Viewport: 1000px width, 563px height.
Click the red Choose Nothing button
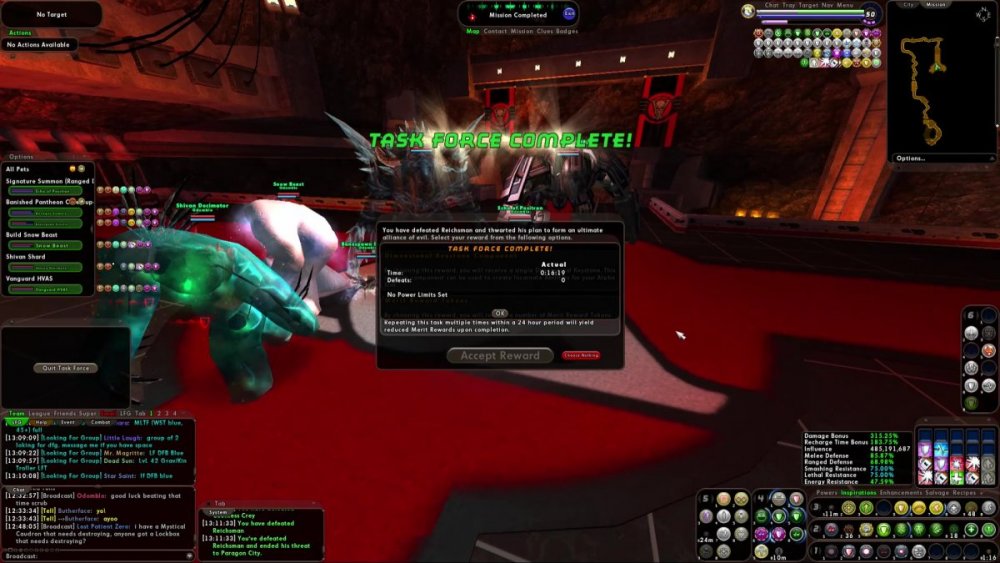(x=581, y=355)
